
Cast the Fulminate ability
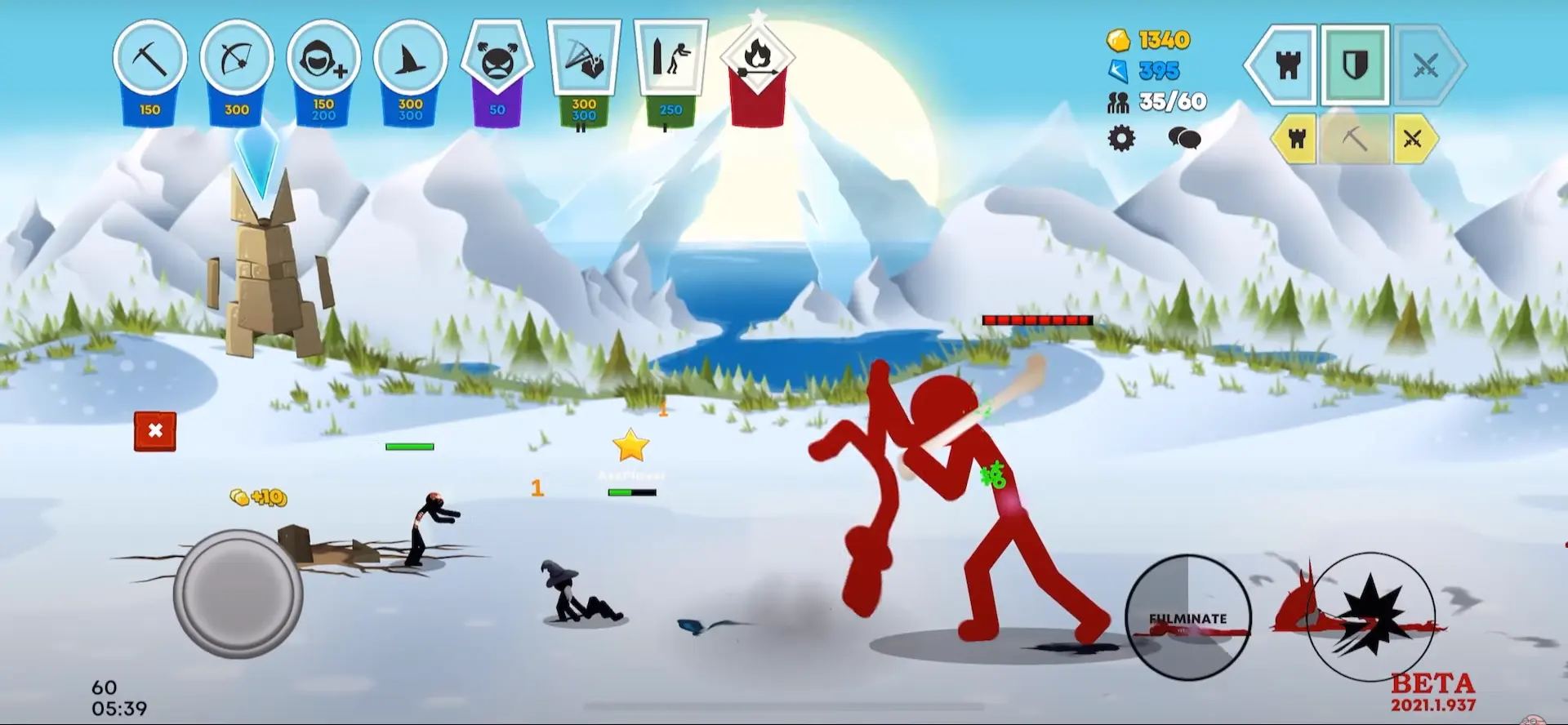[1187, 618]
